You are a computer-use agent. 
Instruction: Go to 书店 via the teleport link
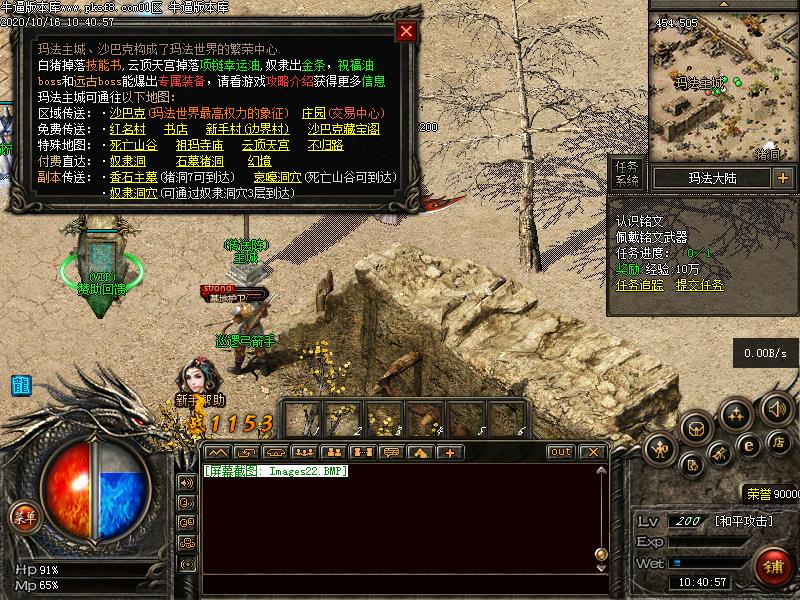[175, 129]
